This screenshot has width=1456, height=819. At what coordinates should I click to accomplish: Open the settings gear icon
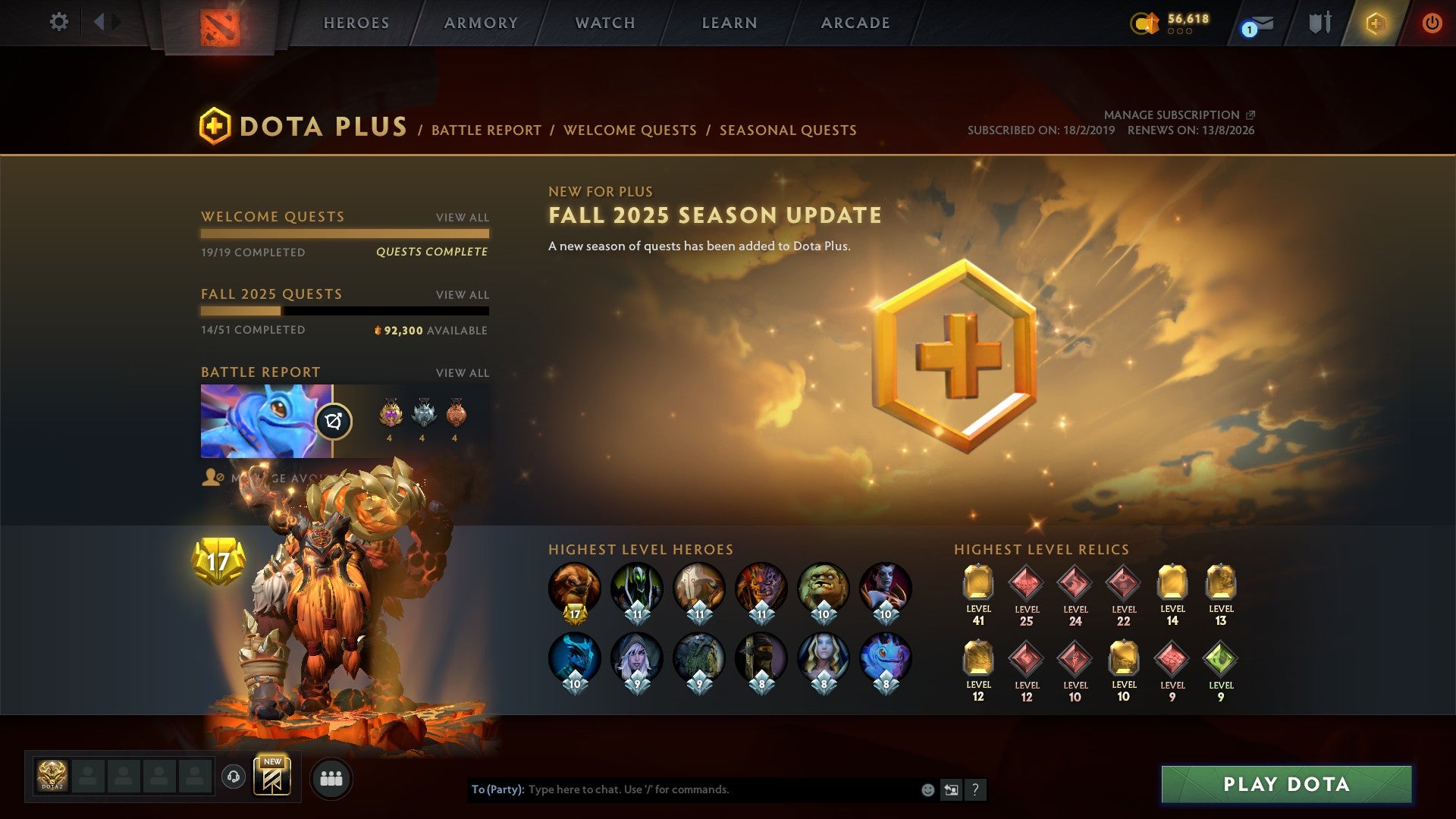click(x=58, y=22)
